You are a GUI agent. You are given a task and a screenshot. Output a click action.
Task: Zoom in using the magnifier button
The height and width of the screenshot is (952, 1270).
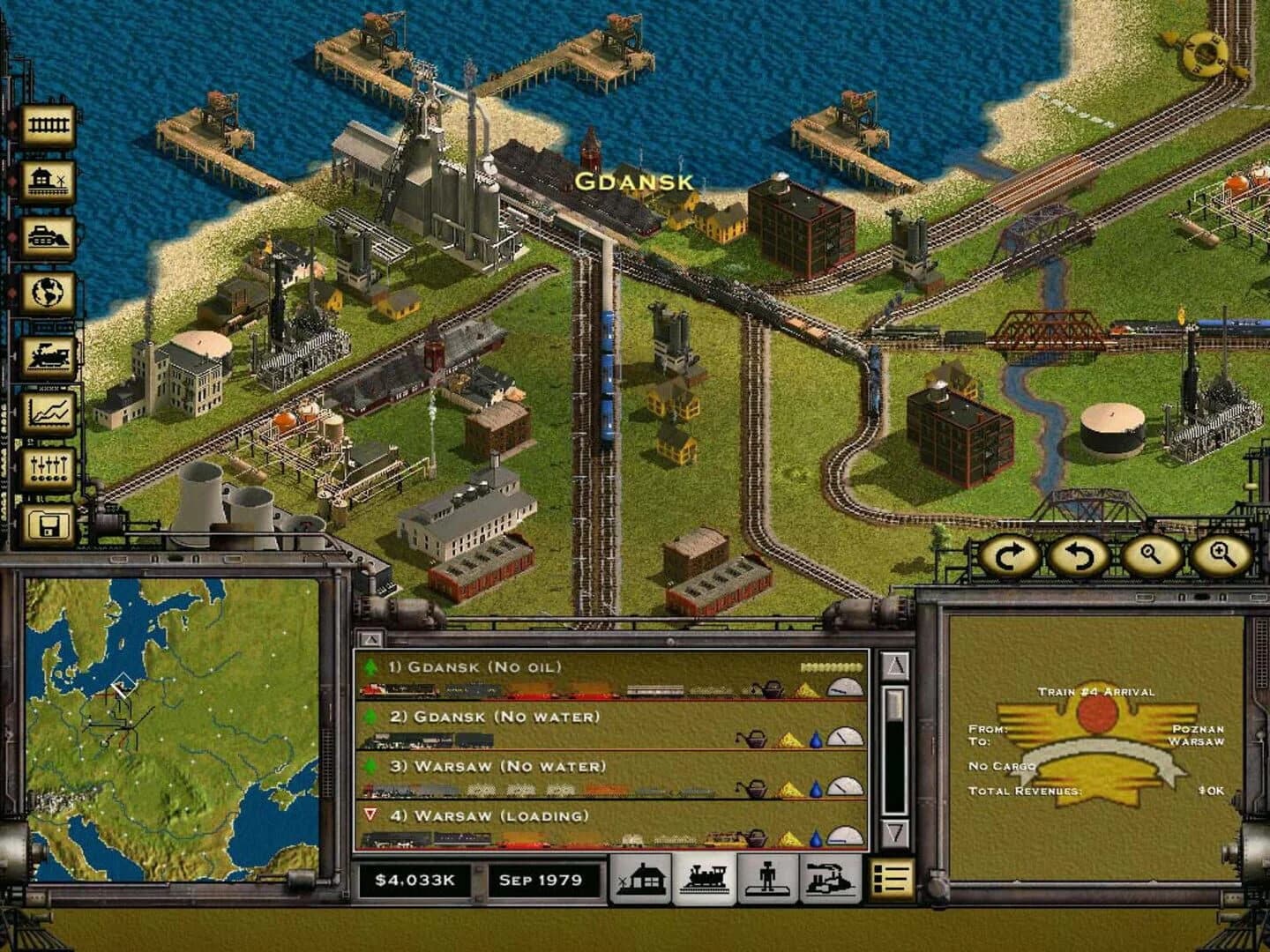tap(1222, 557)
